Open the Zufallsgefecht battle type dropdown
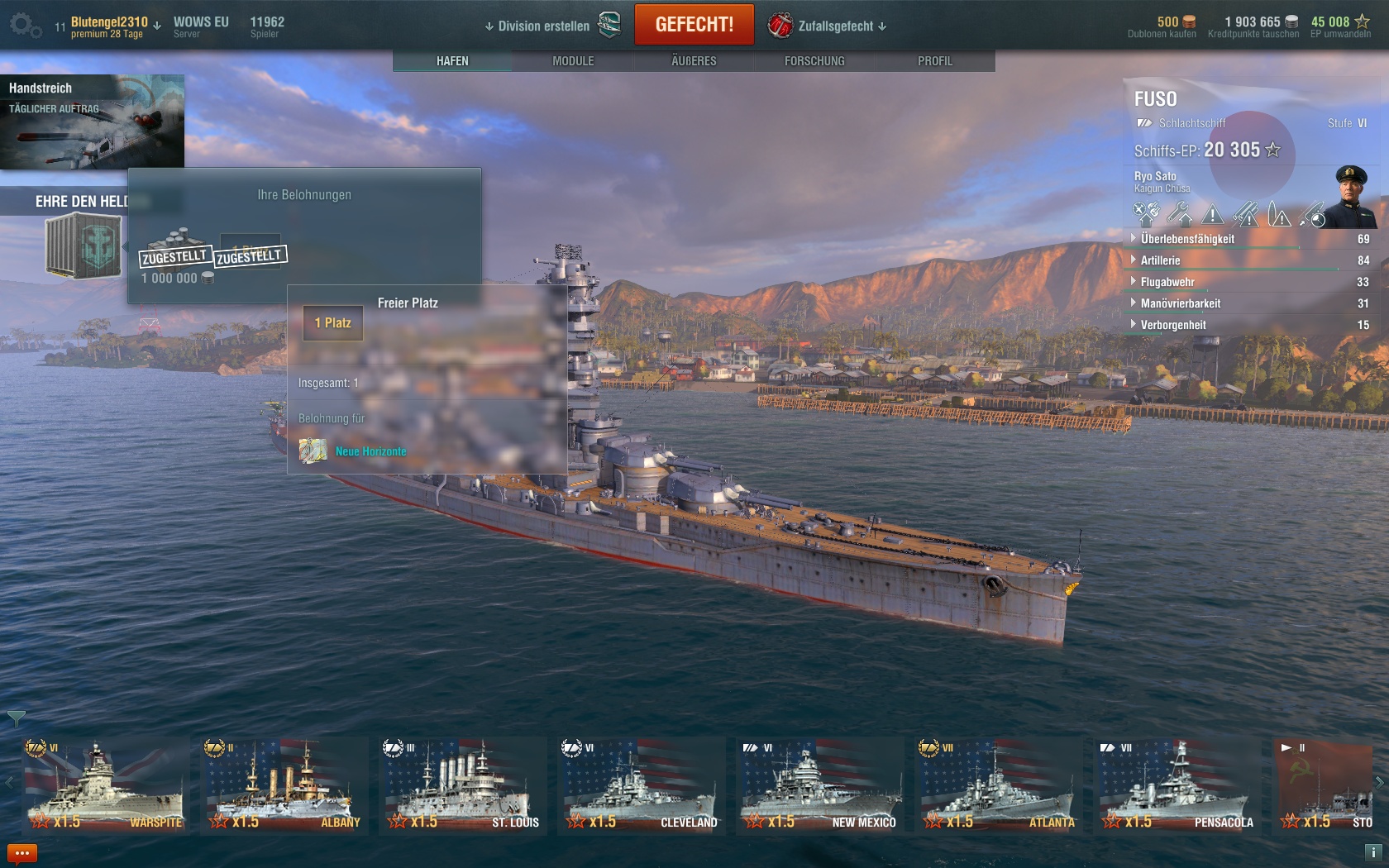The width and height of the screenshot is (1389, 868). pos(835,26)
